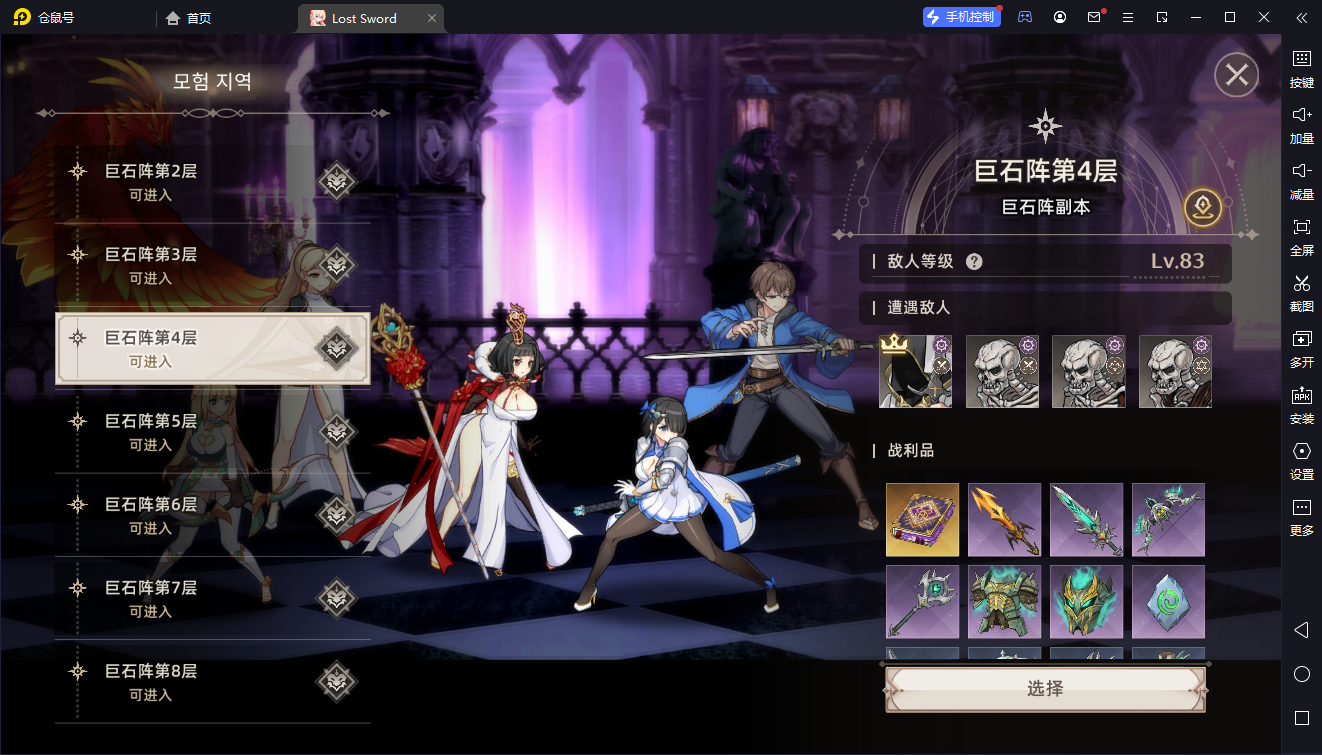This screenshot has width=1322, height=755.
Task: Confirm with the 选择 button
Action: click(x=1045, y=689)
